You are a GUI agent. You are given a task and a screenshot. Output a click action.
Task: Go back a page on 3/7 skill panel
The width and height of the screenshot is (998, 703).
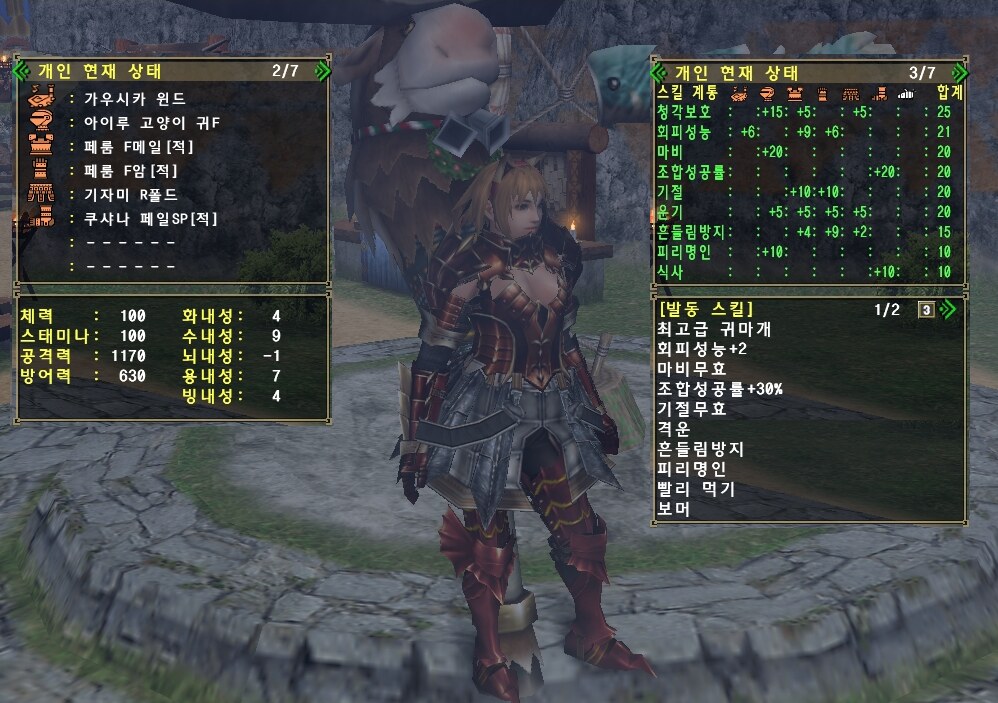pyautogui.click(x=659, y=73)
